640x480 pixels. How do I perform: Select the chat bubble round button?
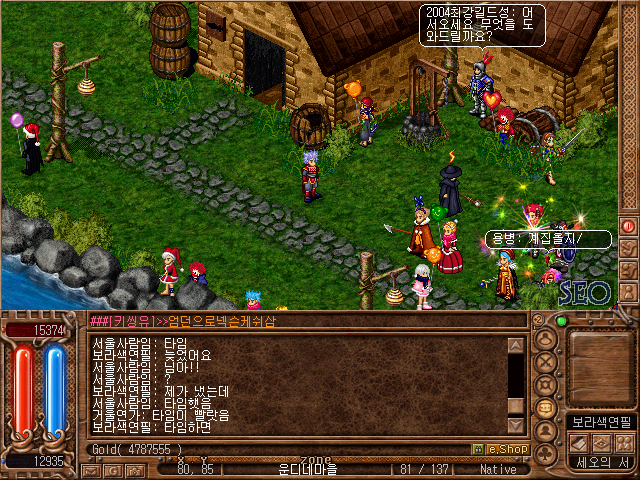[x=547, y=408]
